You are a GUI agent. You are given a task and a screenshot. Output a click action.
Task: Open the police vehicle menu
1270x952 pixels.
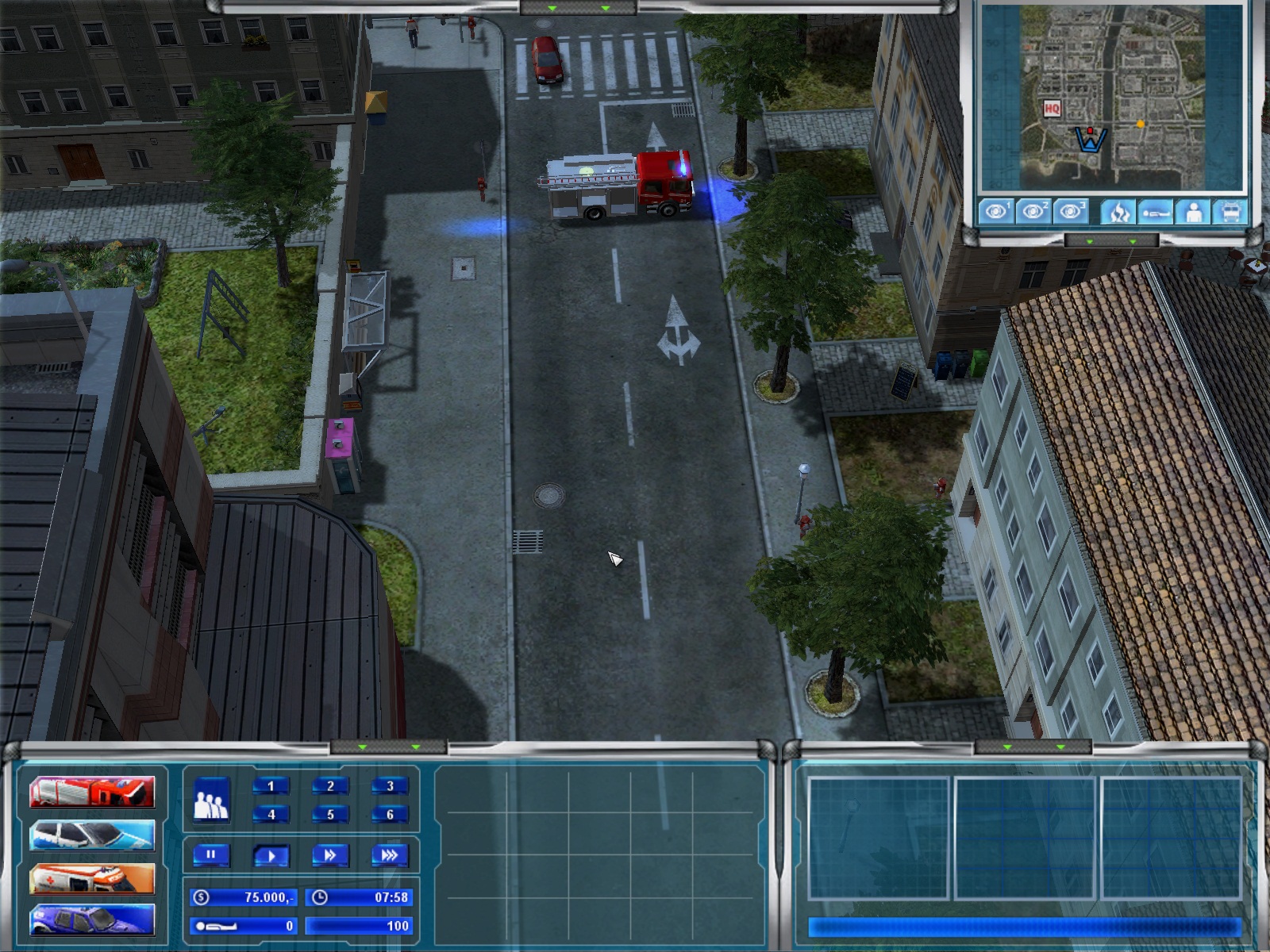point(92,835)
